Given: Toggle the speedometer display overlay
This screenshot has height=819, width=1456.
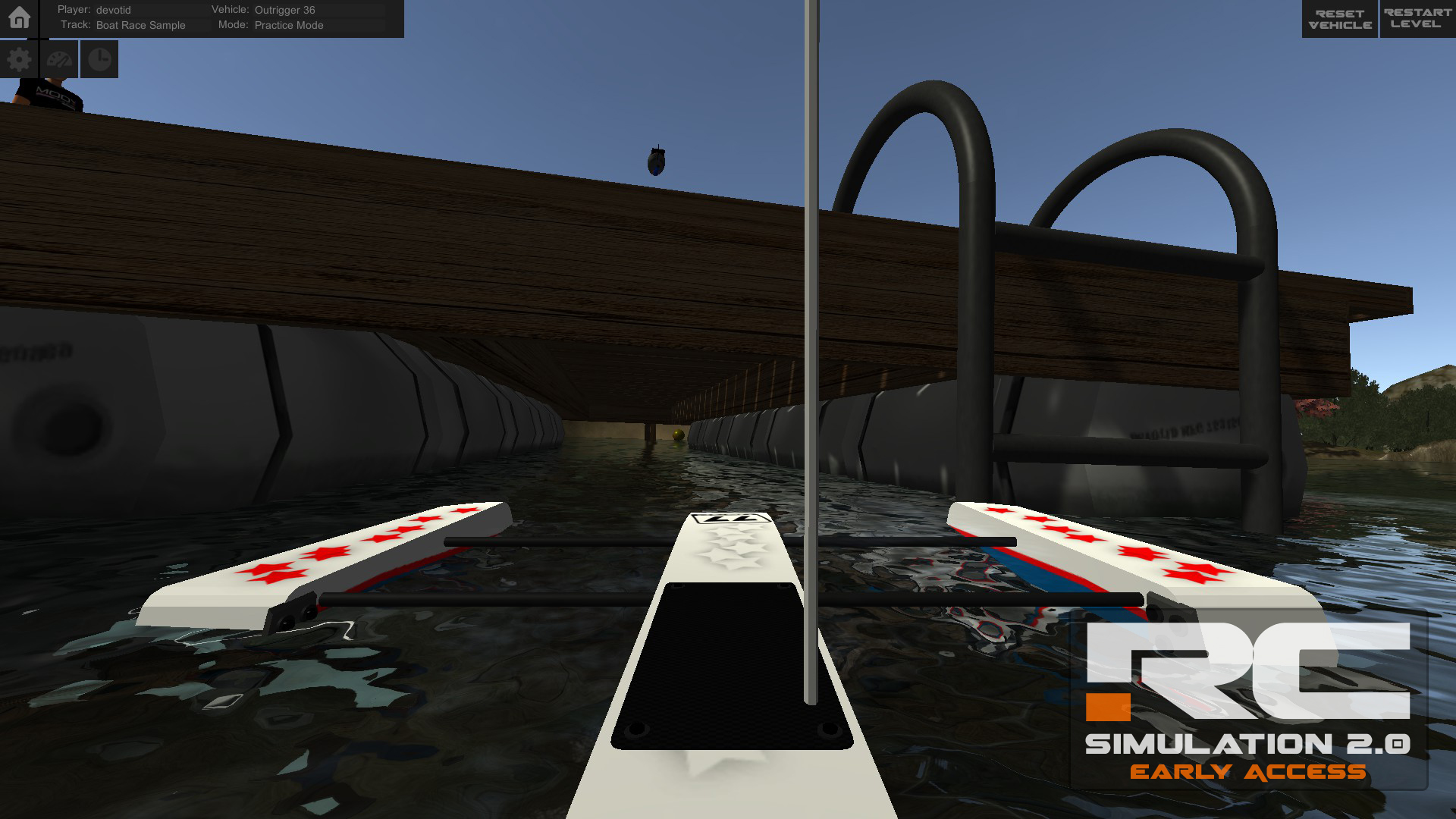Looking at the screenshot, I should 60,58.
